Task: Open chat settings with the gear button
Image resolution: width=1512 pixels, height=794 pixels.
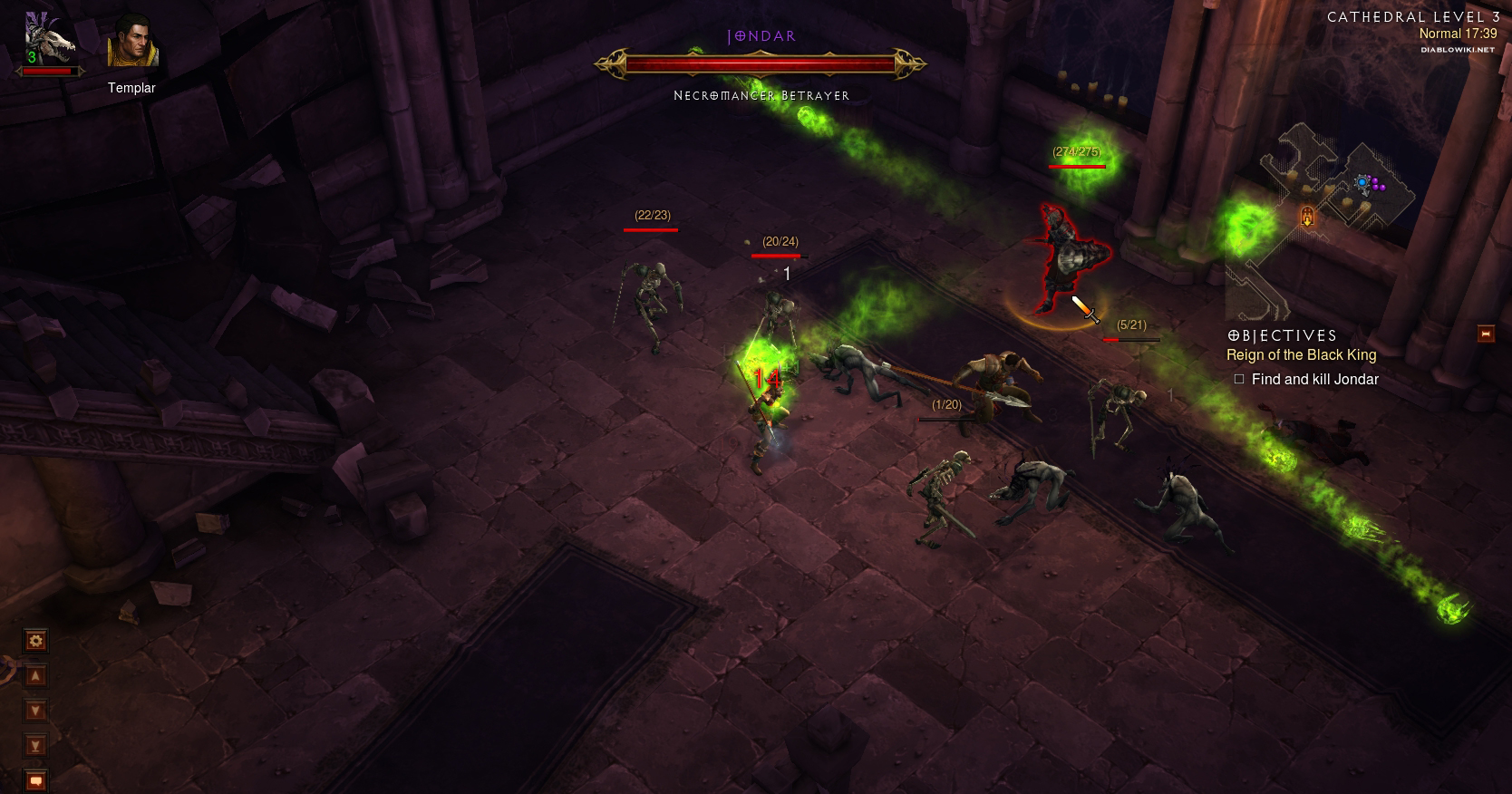Action: point(35,641)
